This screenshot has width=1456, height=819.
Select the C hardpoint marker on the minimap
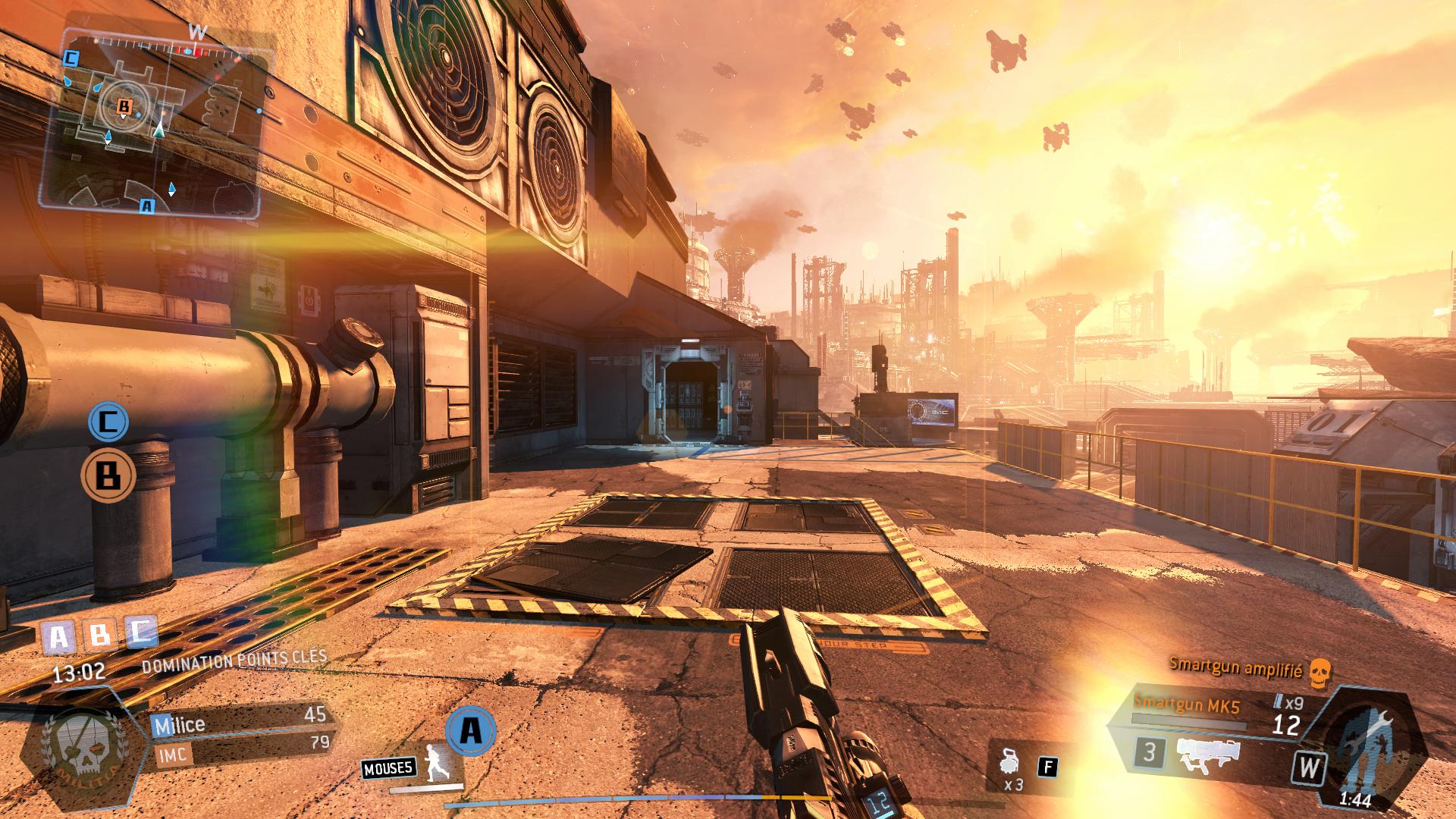[71, 58]
